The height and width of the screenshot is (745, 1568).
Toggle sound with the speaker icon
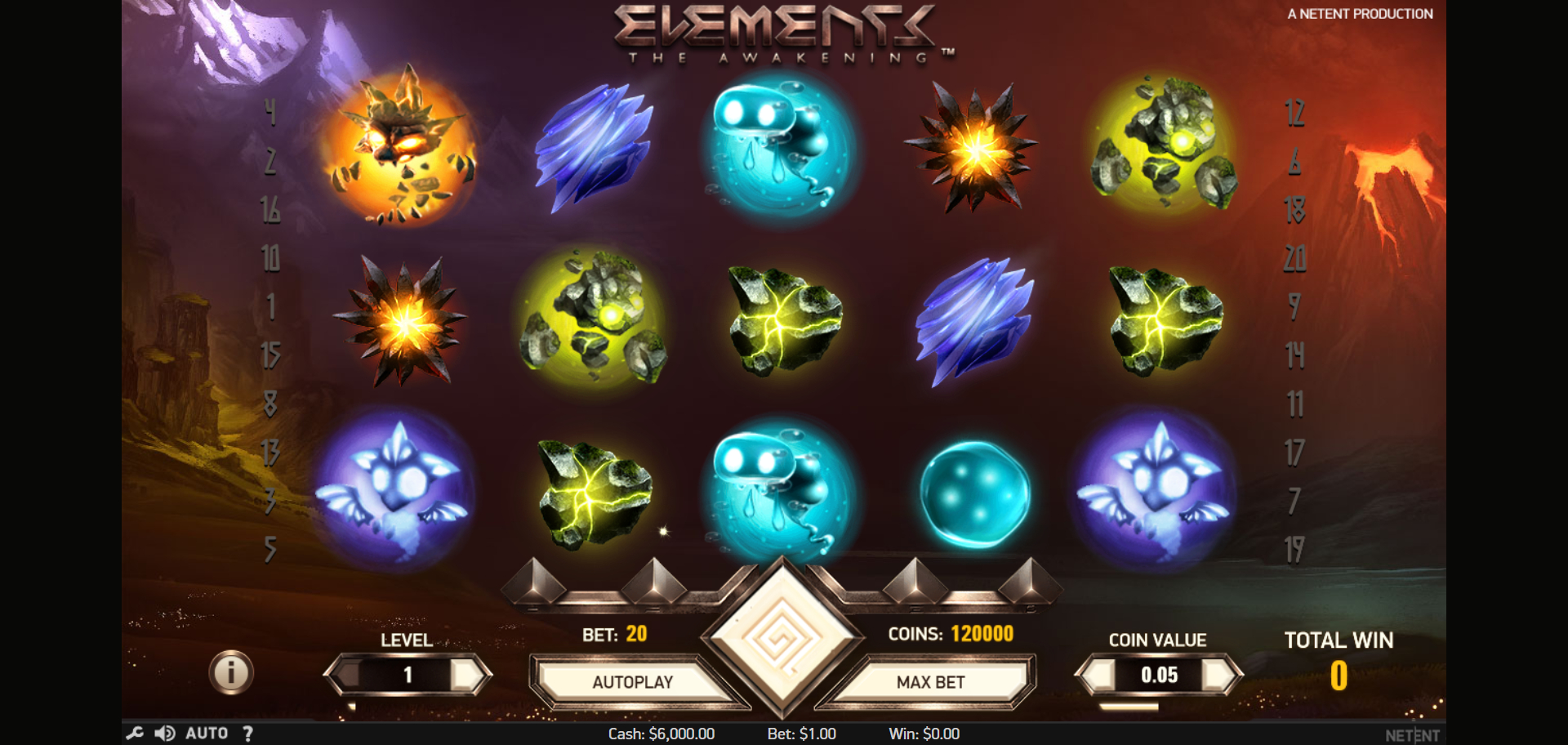coord(165,733)
